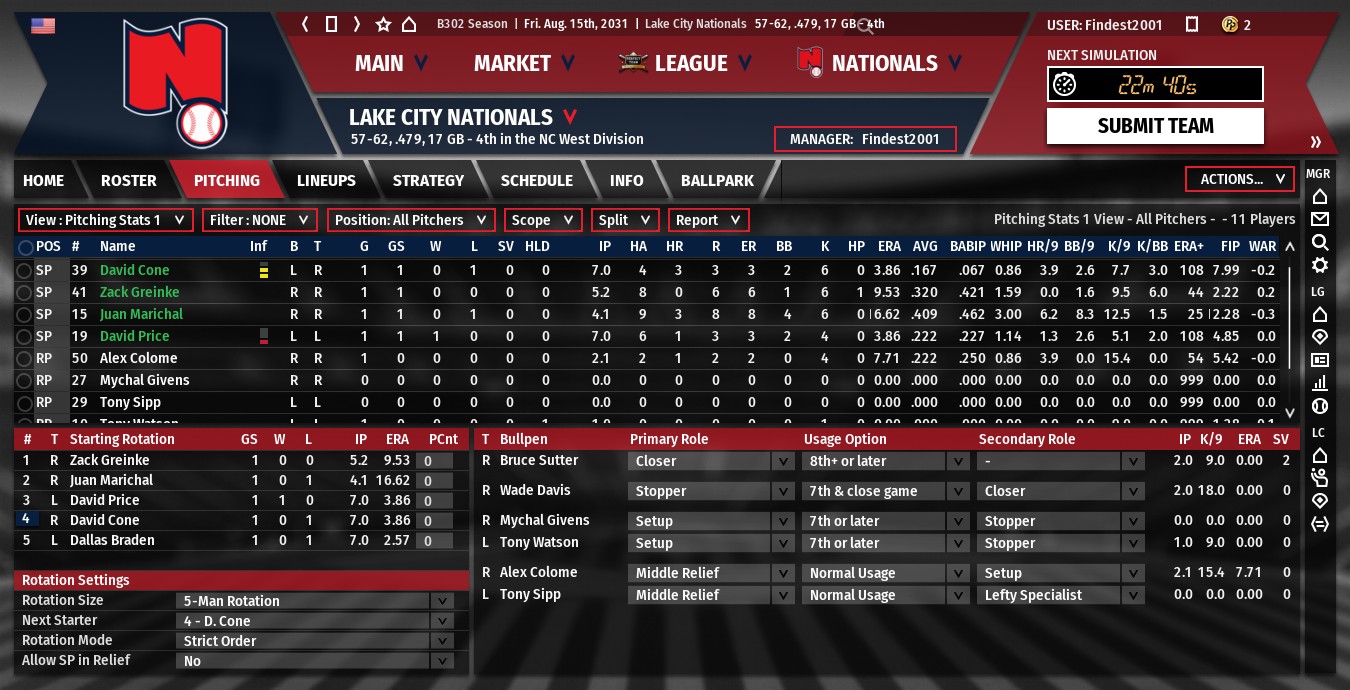Open the NATIONALS team menu
The height and width of the screenshot is (690, 1350).
pyautogui.click(x=884, y=64)
